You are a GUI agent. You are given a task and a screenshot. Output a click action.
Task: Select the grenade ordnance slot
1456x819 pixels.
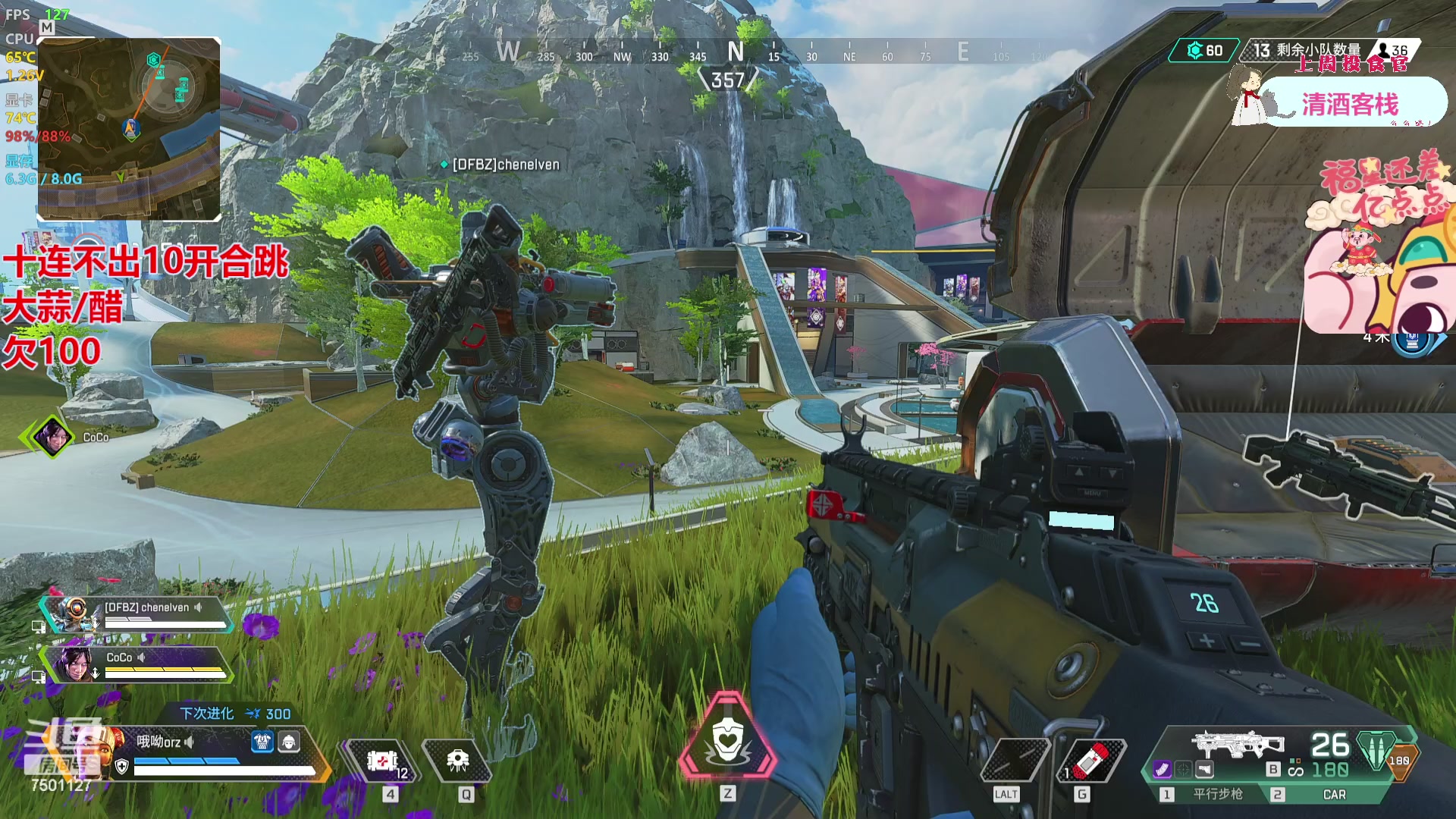point(1090,761)
